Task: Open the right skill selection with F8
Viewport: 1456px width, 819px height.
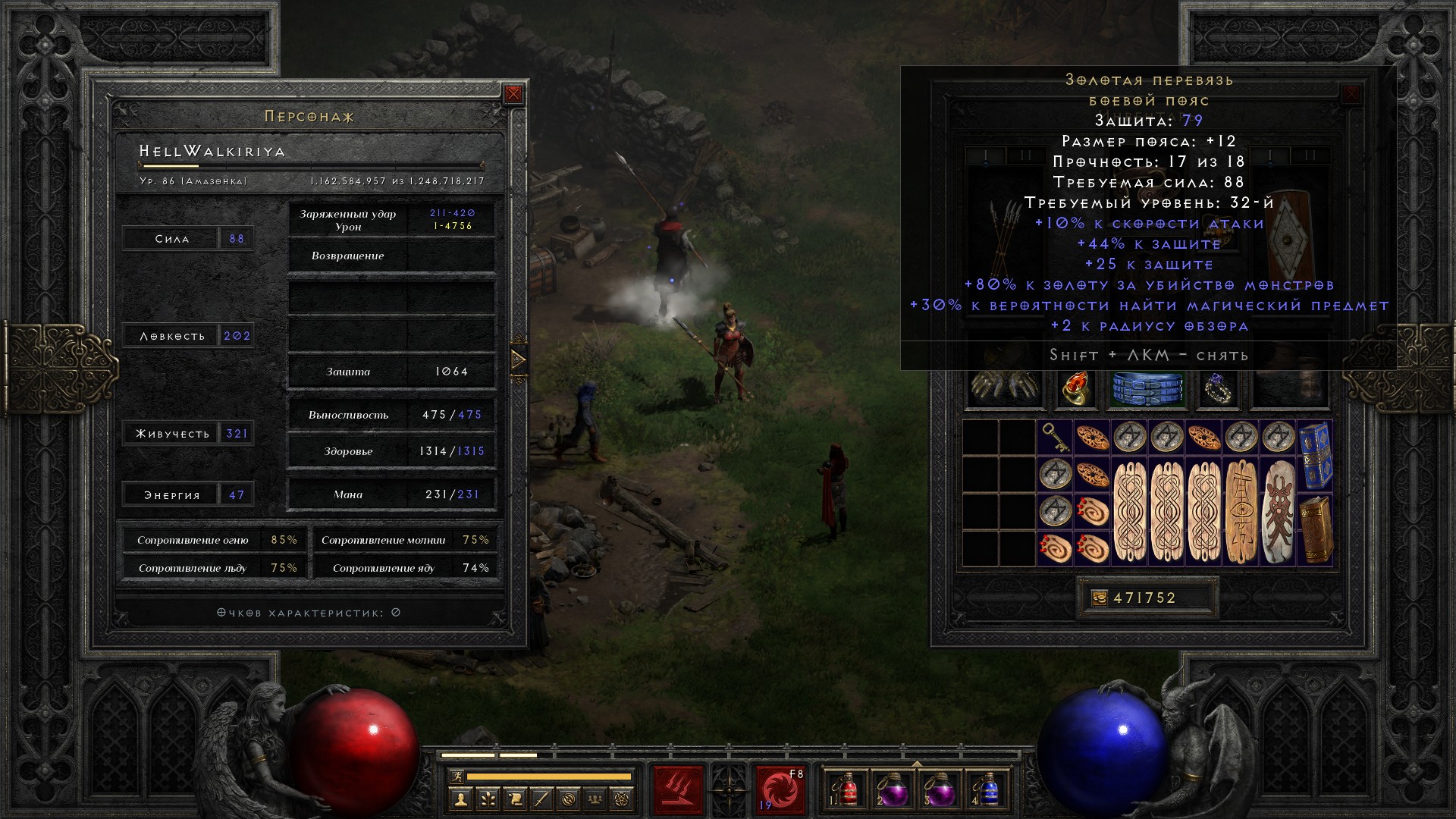Action: [779, 790]
